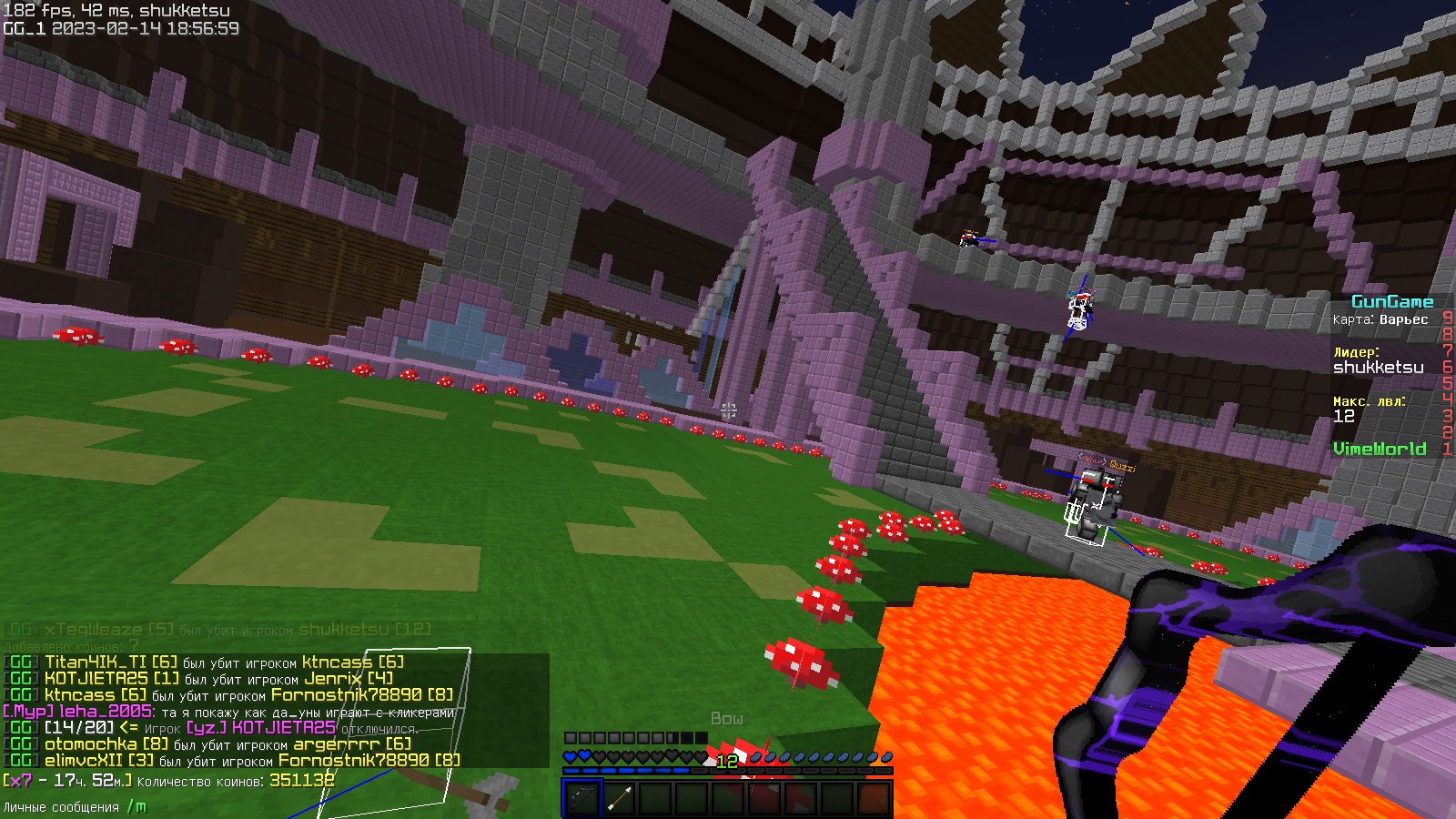Click the VimeWorld label on the scoreboard
The image size is (1456, 819).
(x=1380, y=449)
